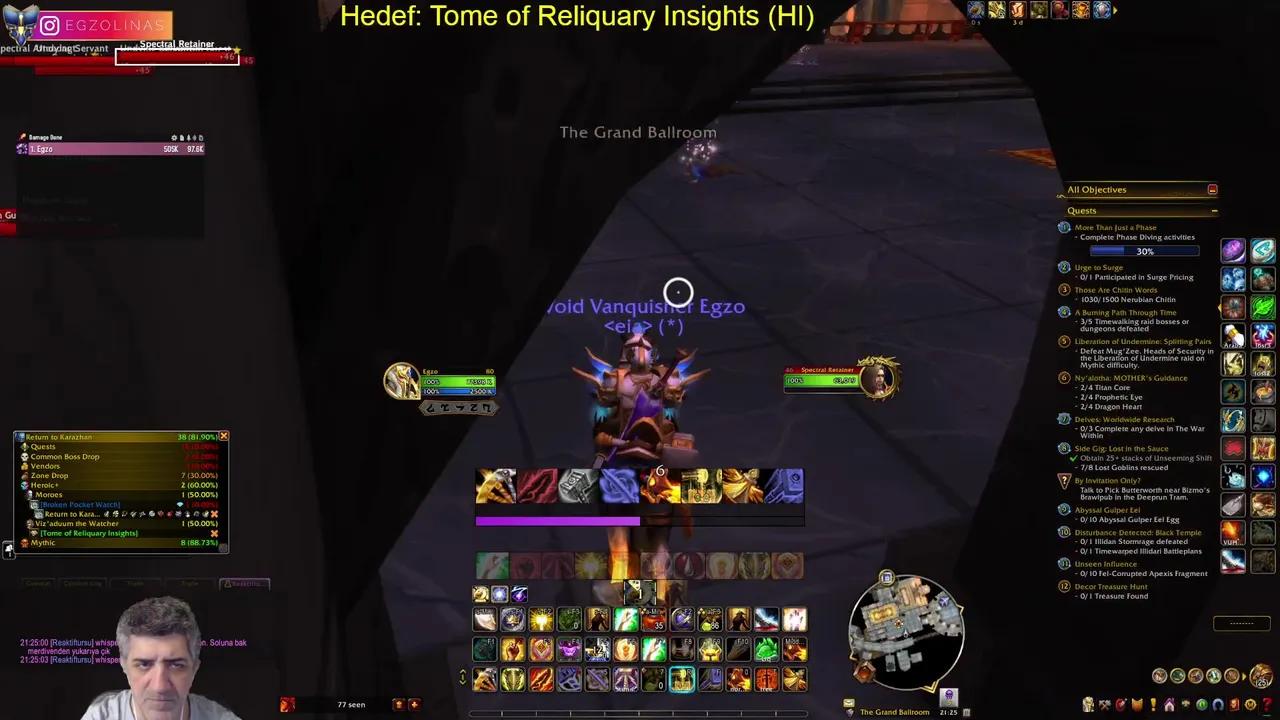Image resolution: width=1280 pixels, height=720 pixels.
Task: Click the Help question mark micro-menu icon
Action: [x=1268, y=706]
